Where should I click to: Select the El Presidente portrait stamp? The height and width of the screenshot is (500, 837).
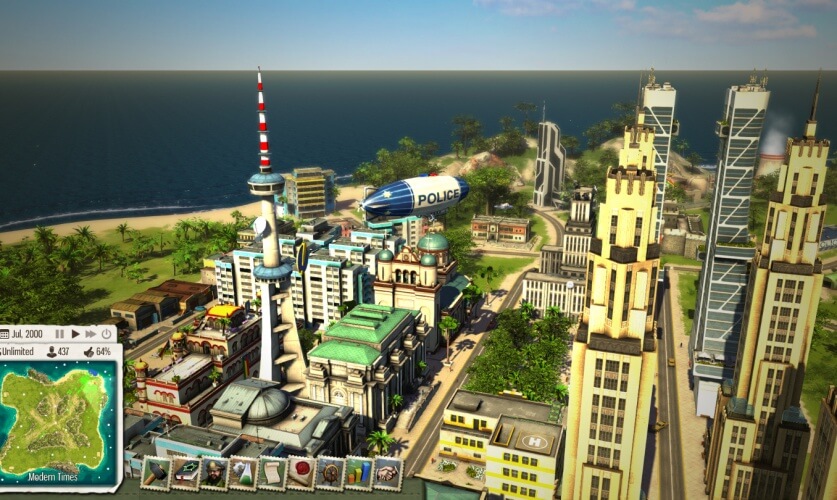(214, 473)
